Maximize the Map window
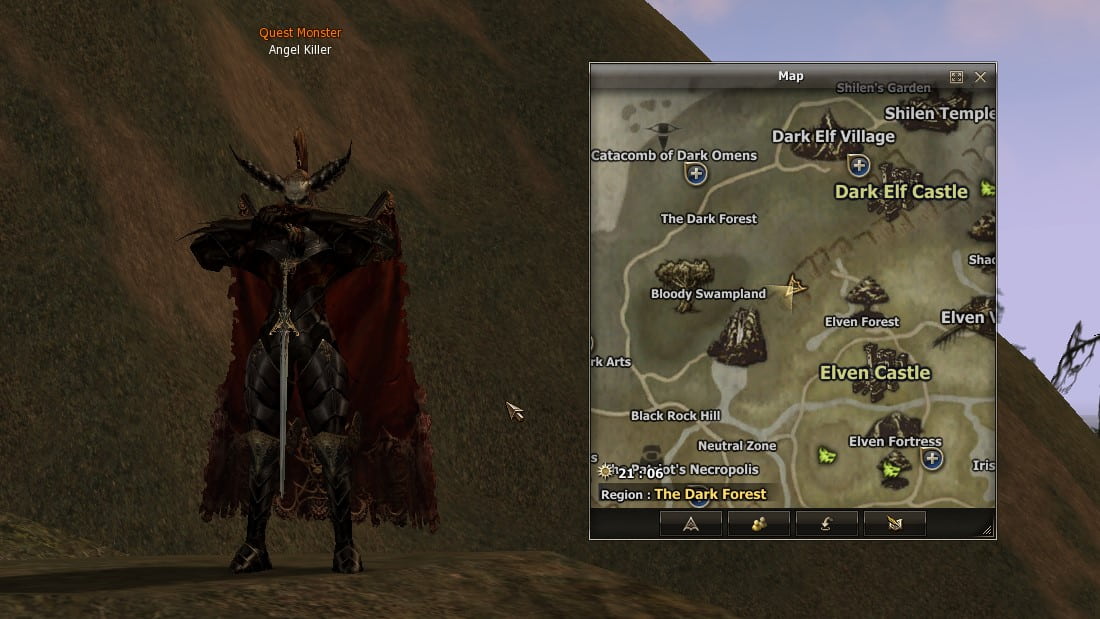The image size is (1100, 619). click(x=956, y=77)
